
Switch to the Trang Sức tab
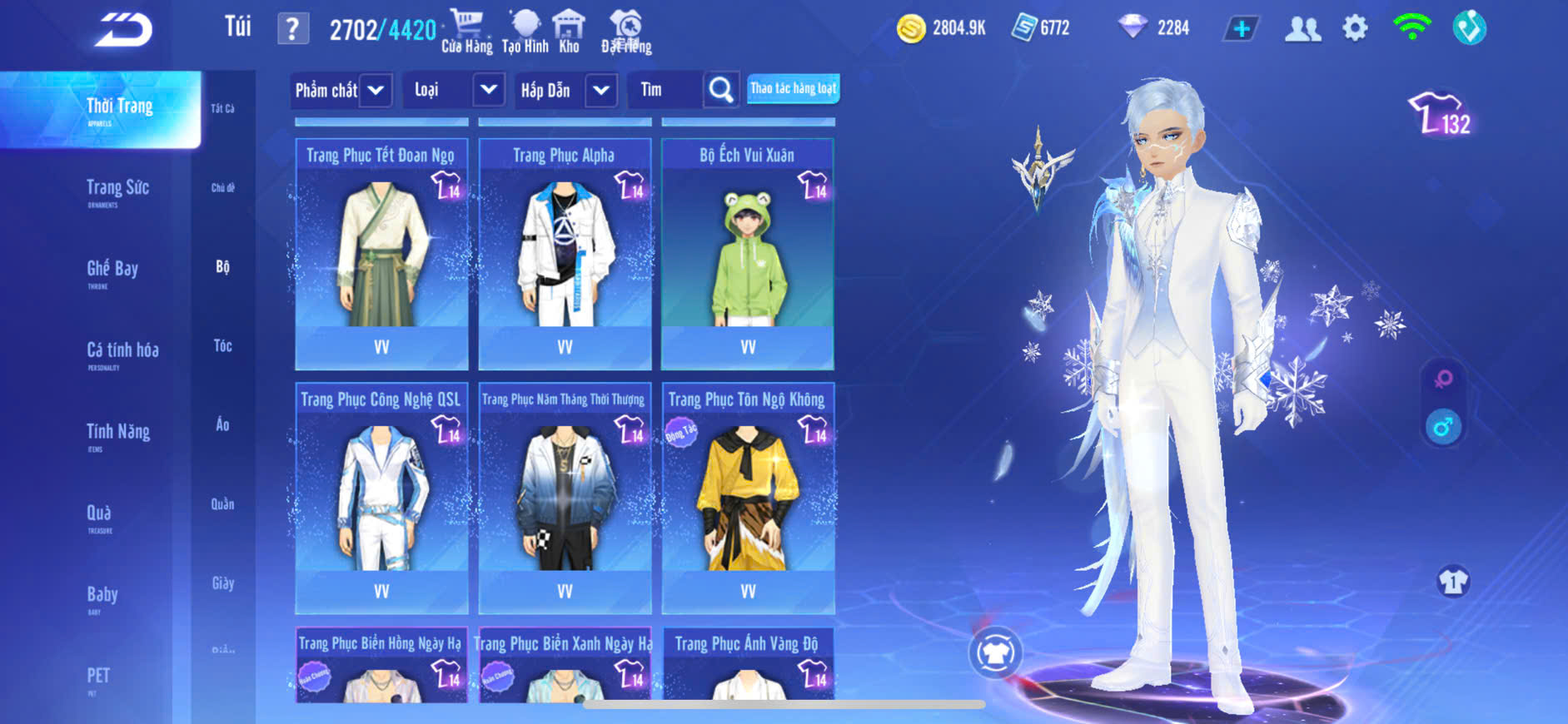tap(117, 189)
